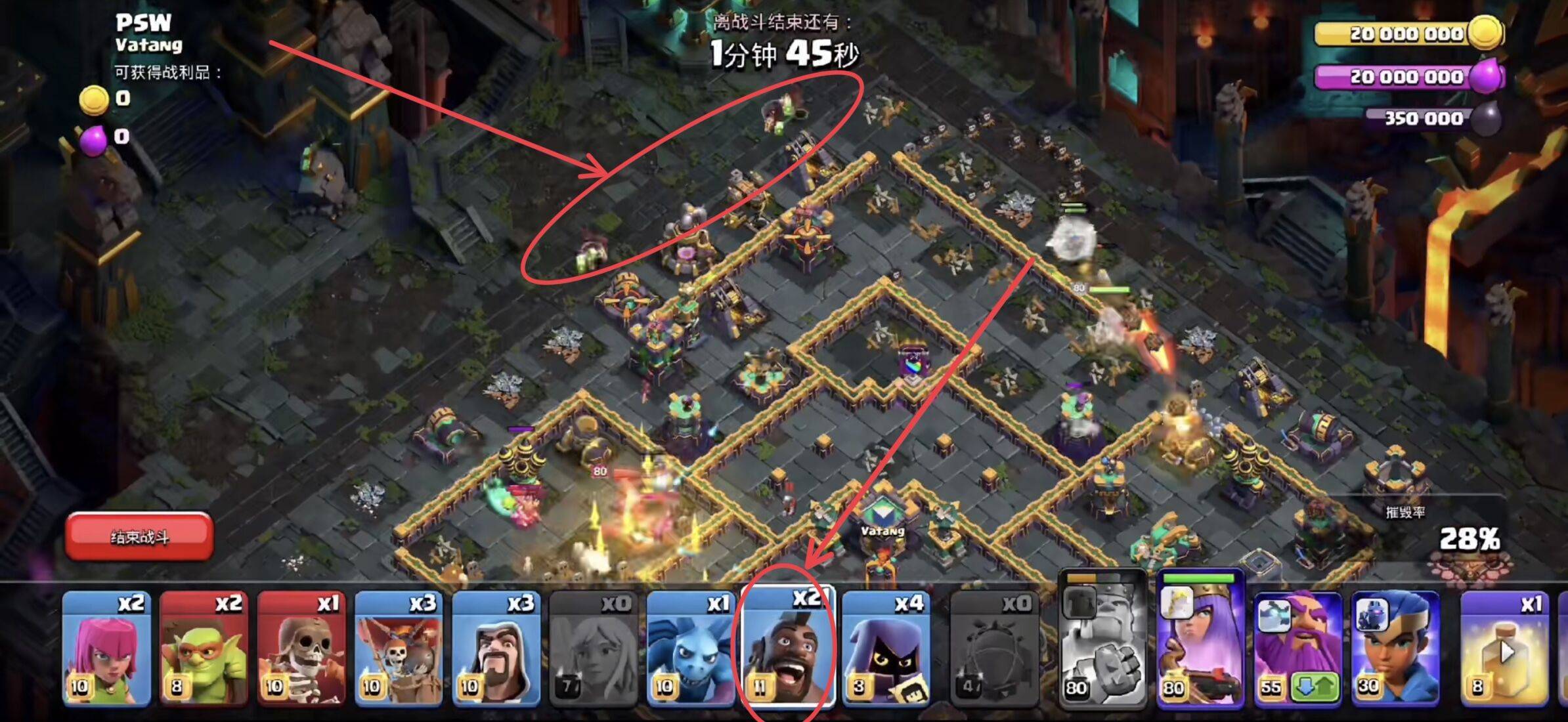The width and height of the screenshot is (1568, 722).
Task: Select the Balloon troop card
Action: coord(398,648)
